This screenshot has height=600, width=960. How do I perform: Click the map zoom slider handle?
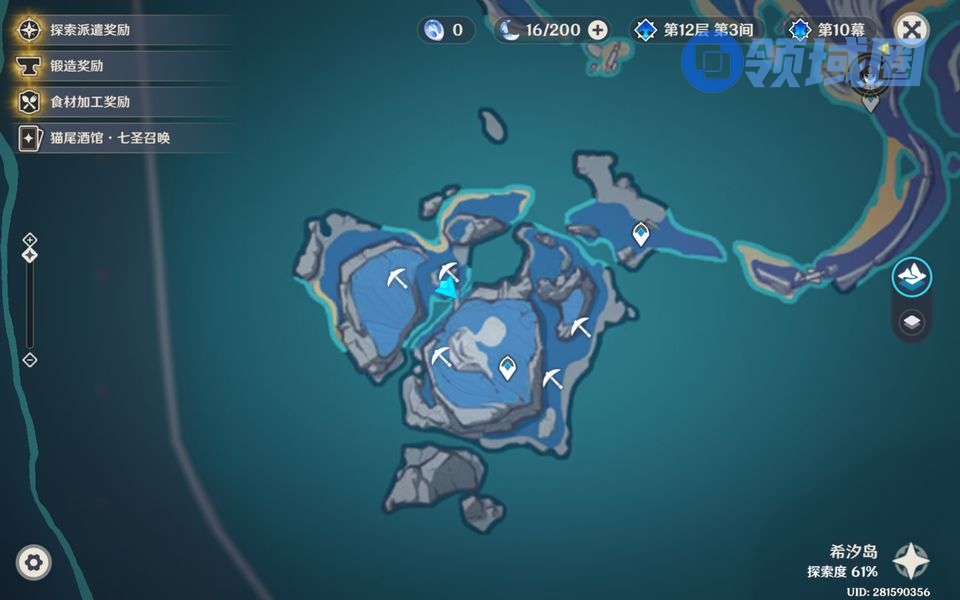[x=30, y=255]
